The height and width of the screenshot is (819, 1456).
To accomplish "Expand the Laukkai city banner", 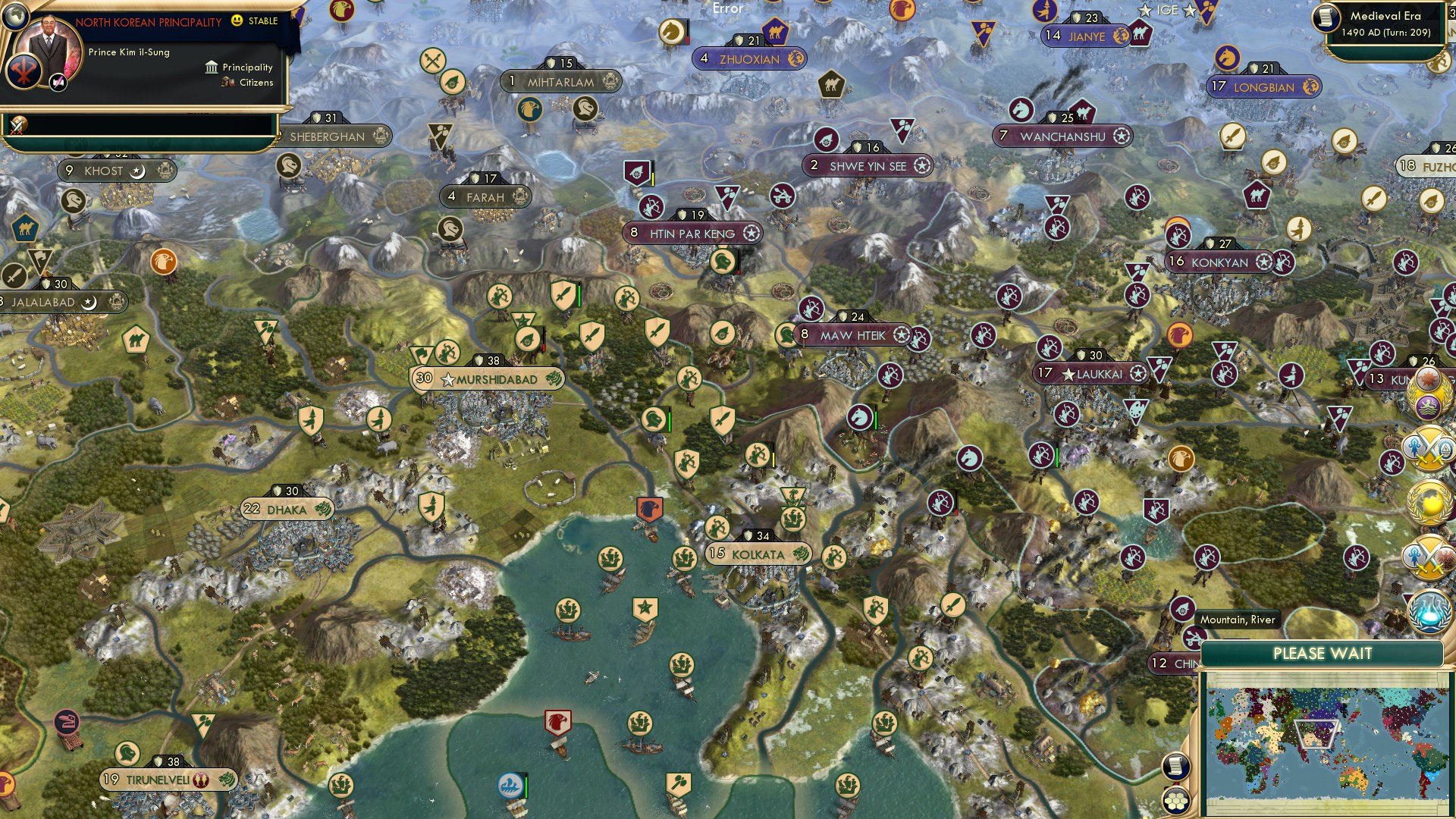I will click(x=1092, y=373).
